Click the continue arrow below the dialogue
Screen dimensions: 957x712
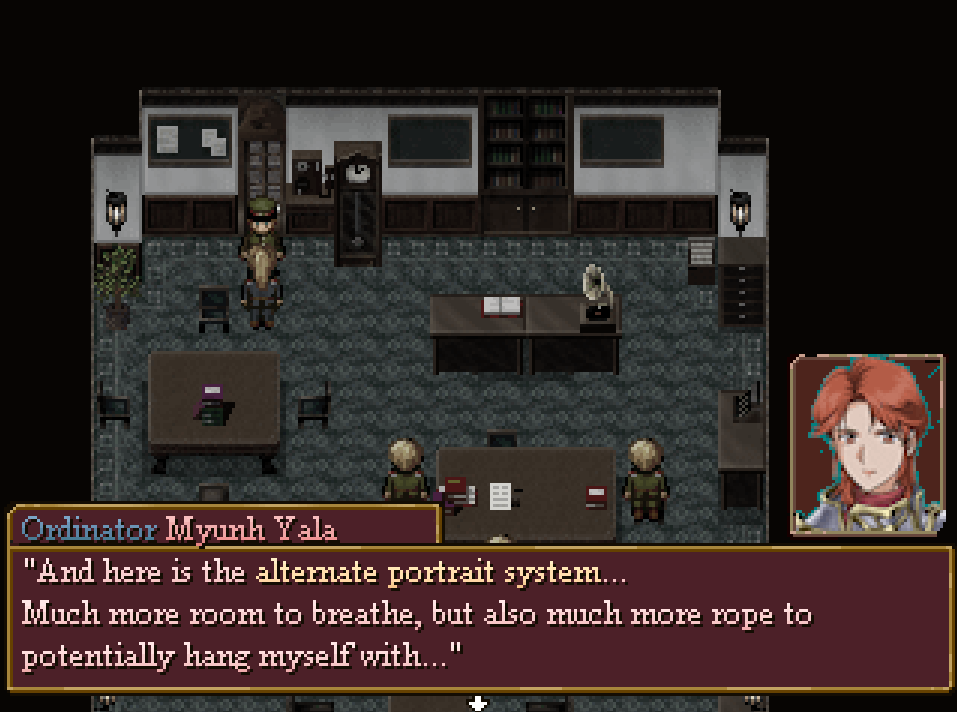(x=479, y=702)
